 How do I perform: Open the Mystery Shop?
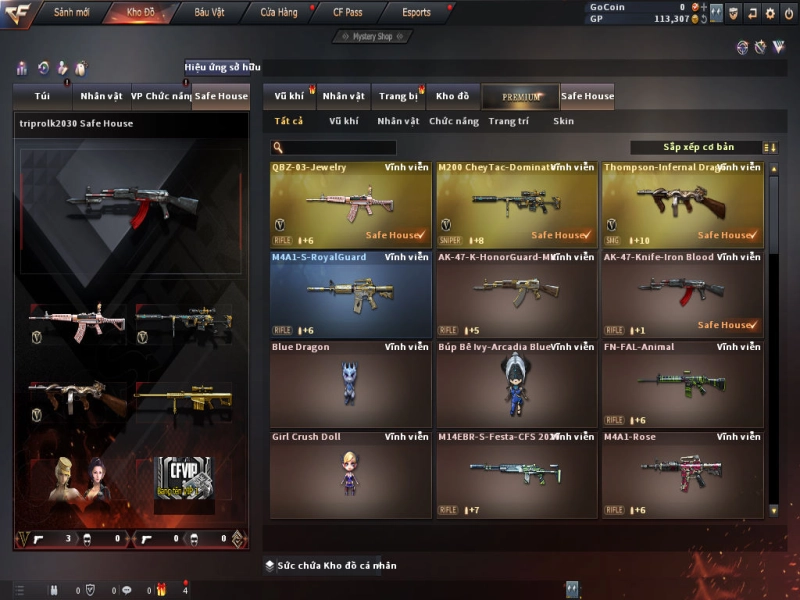372,37
